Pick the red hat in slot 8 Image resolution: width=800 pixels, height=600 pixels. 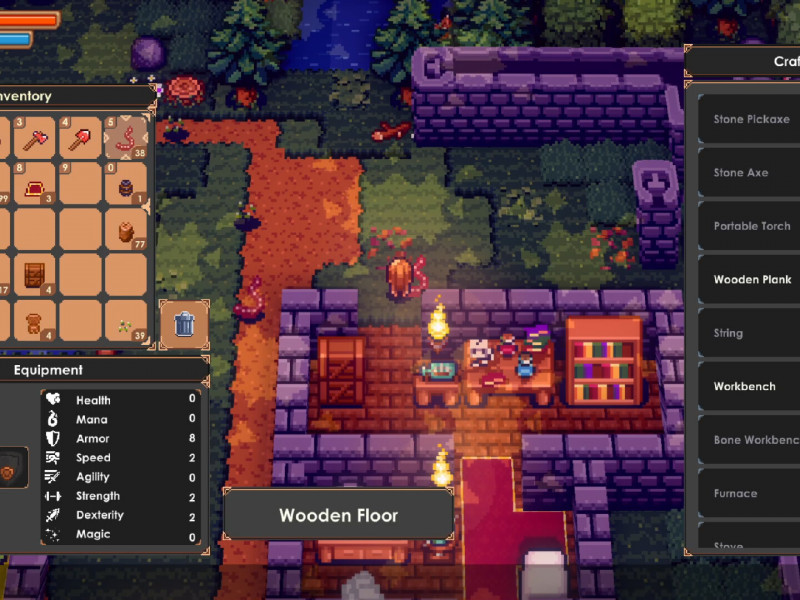[x=36, y=185]
